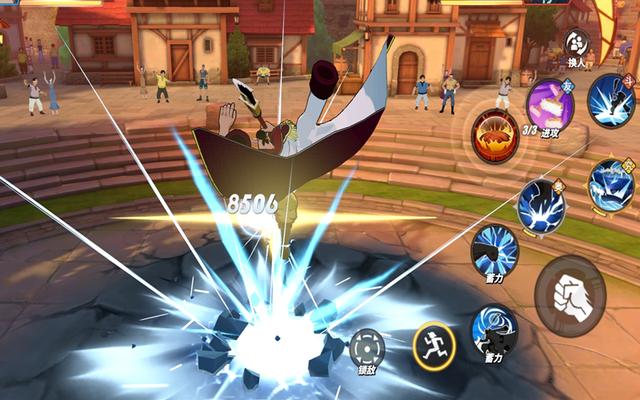Activate the 蓄力 swirling vortex skill

494,331
